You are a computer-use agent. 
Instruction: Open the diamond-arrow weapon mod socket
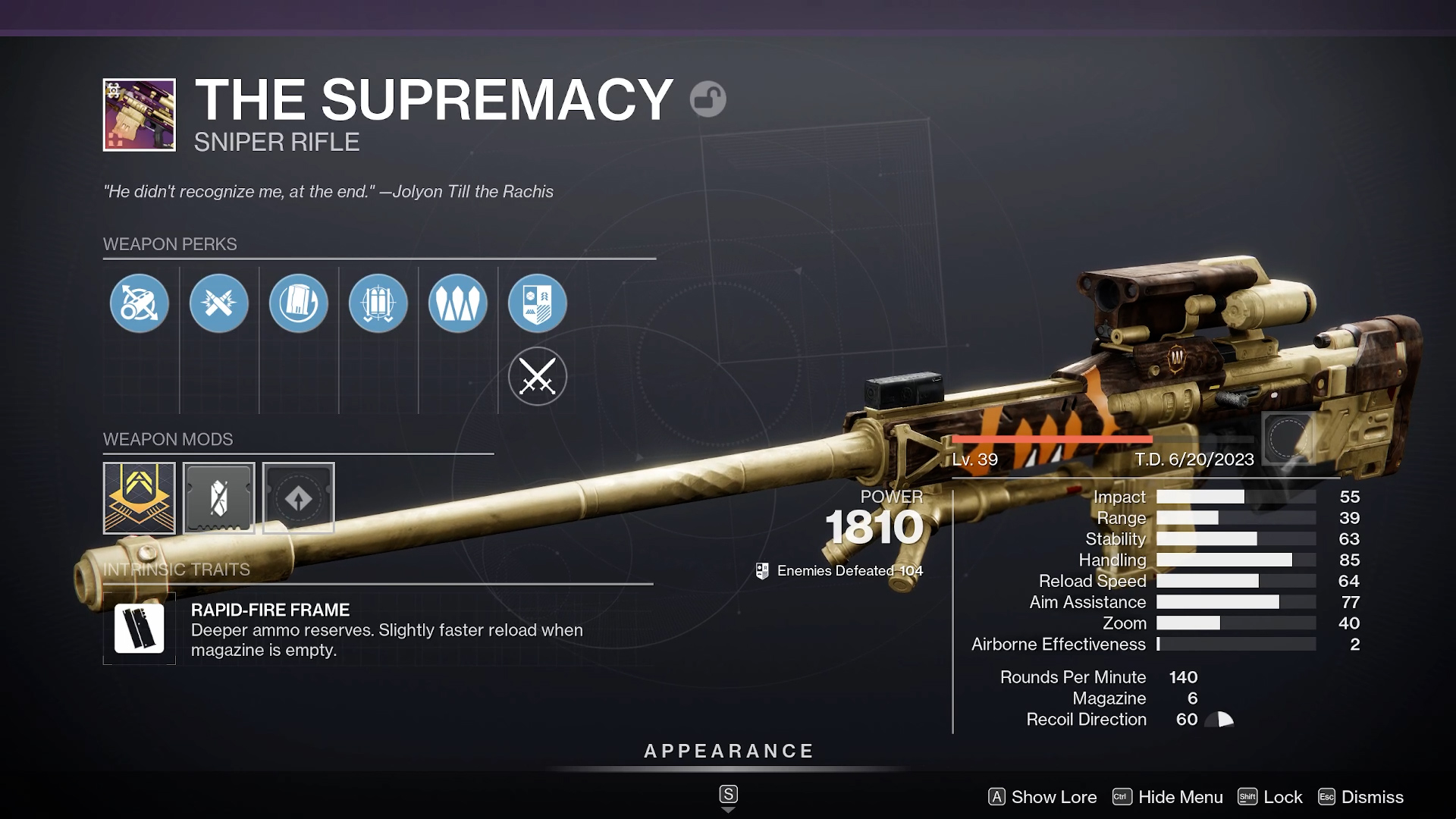click(299, 498)
